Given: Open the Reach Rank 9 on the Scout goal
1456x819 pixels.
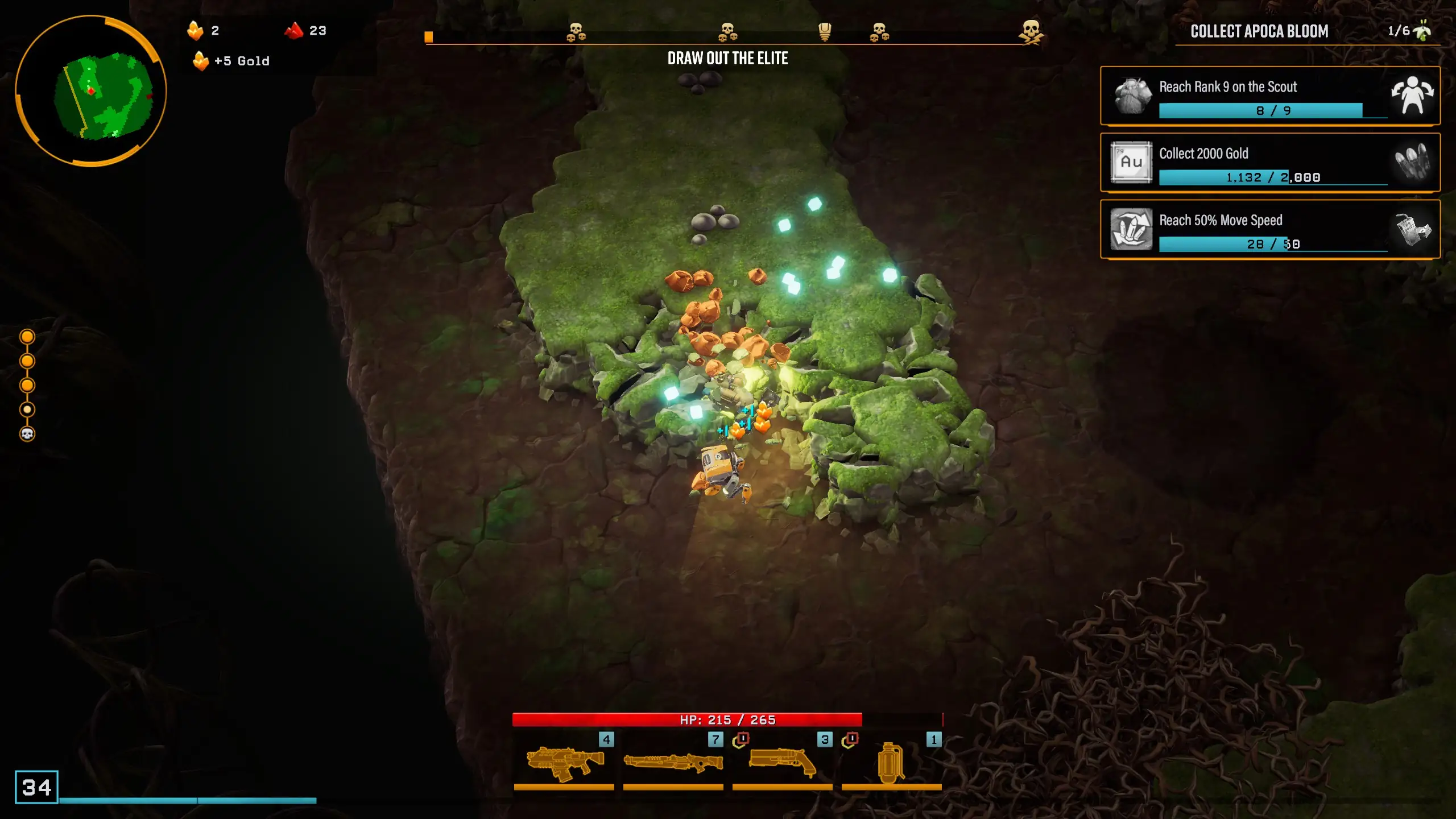Looking at the screenshot, I should click(x=1270, y=96).
